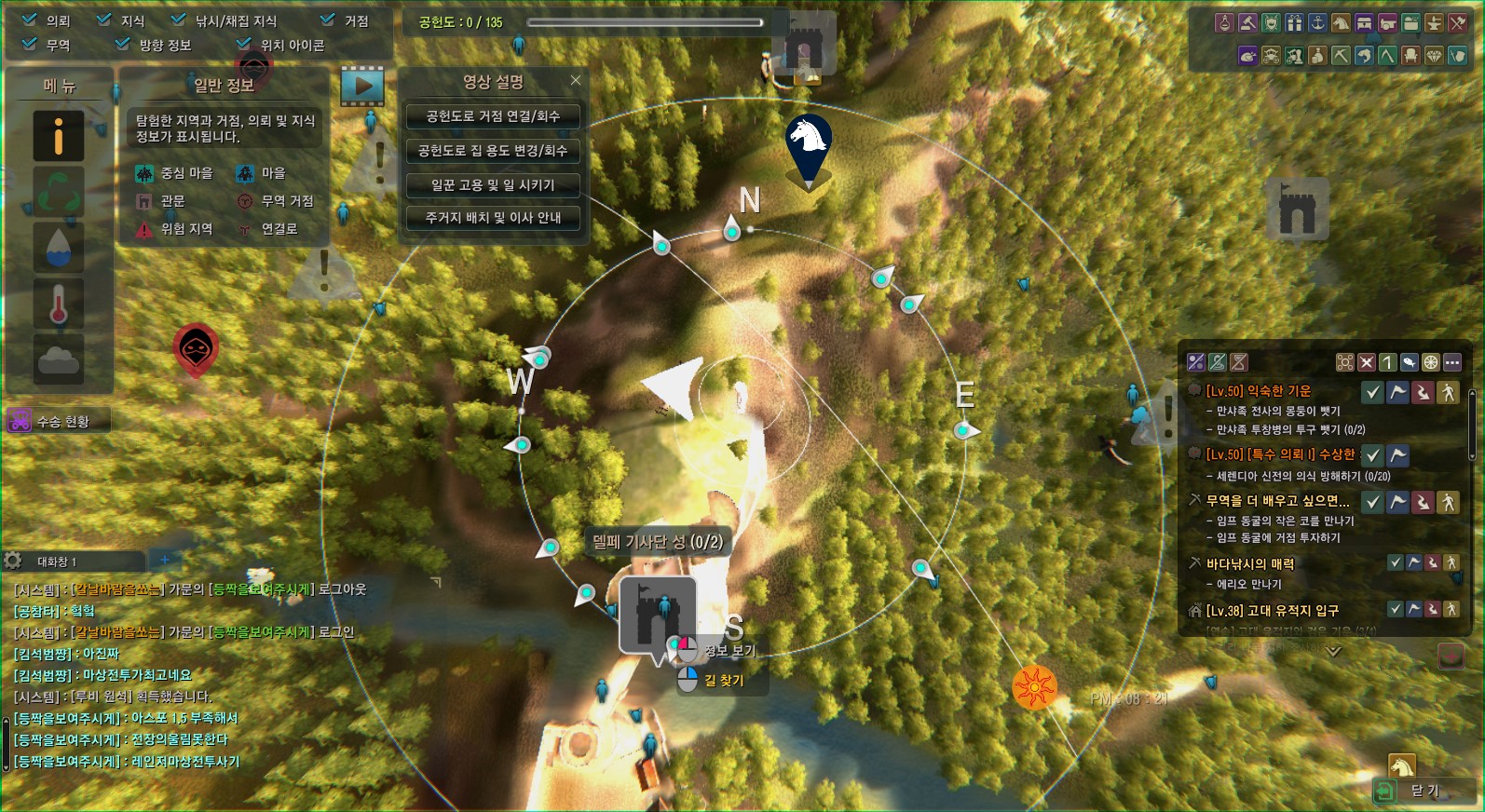Select the yellow info icon in 메뉴
This screenshot has width=1485, height=812.
[59, 136]
